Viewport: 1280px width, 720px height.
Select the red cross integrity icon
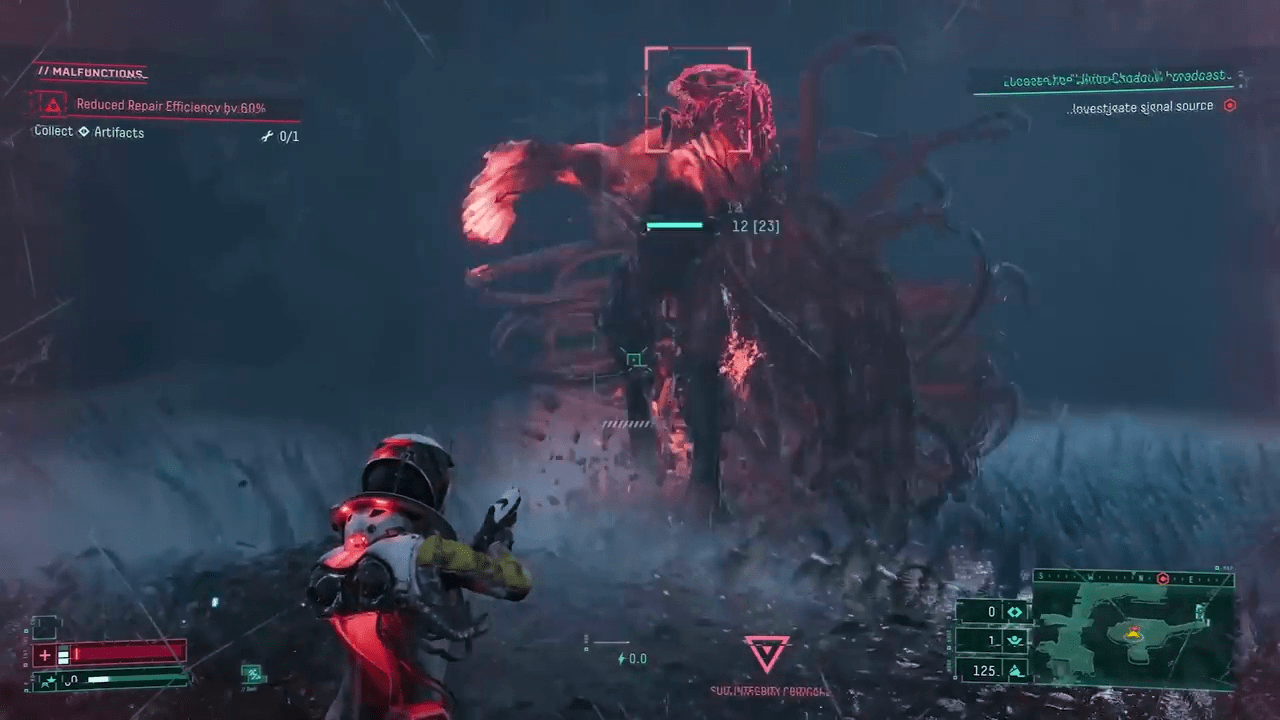point(45,655)
